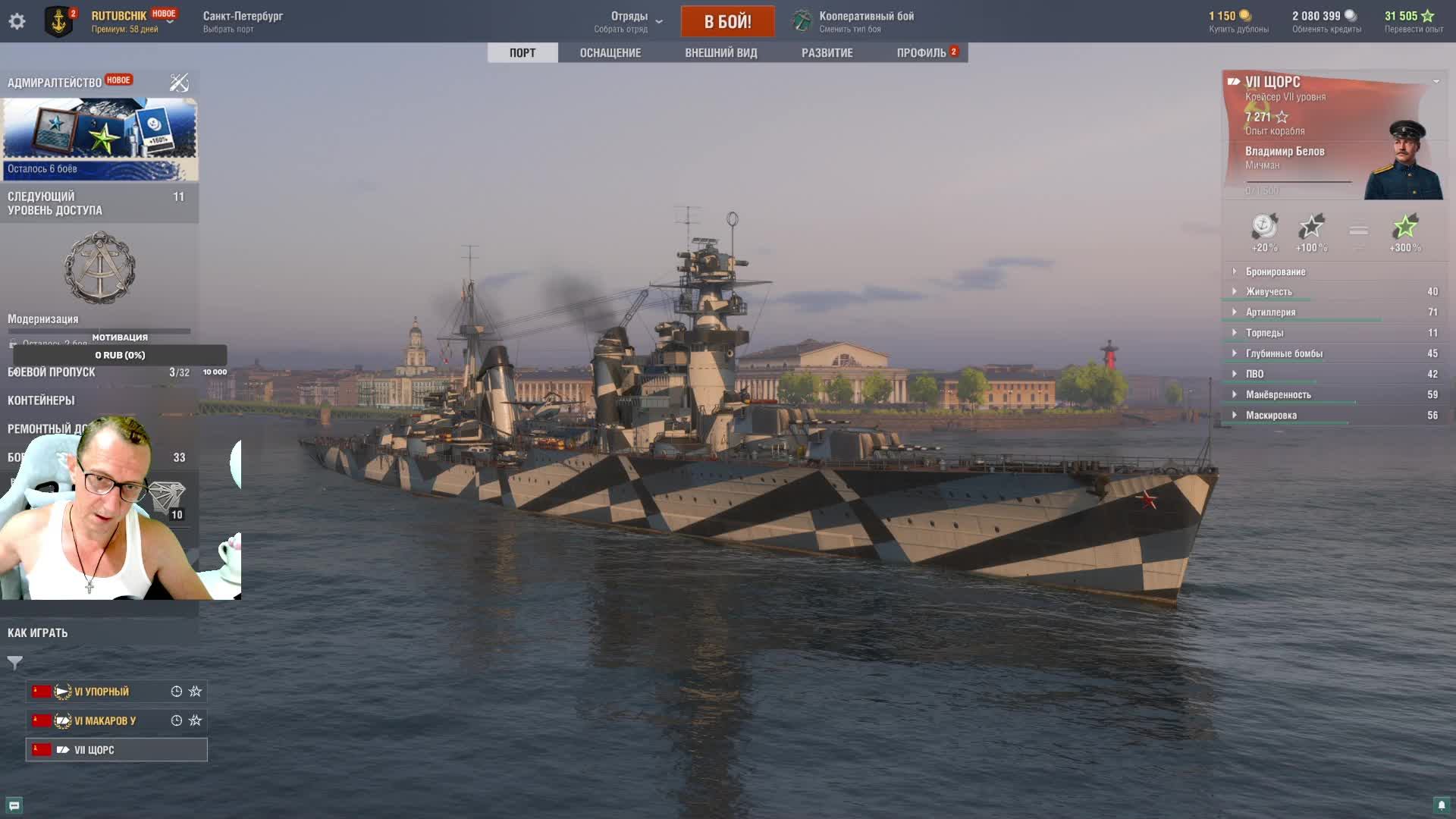Open the Адмиралтейство panel
This screenshot has width=1456, height=819.
pos(55,83)
